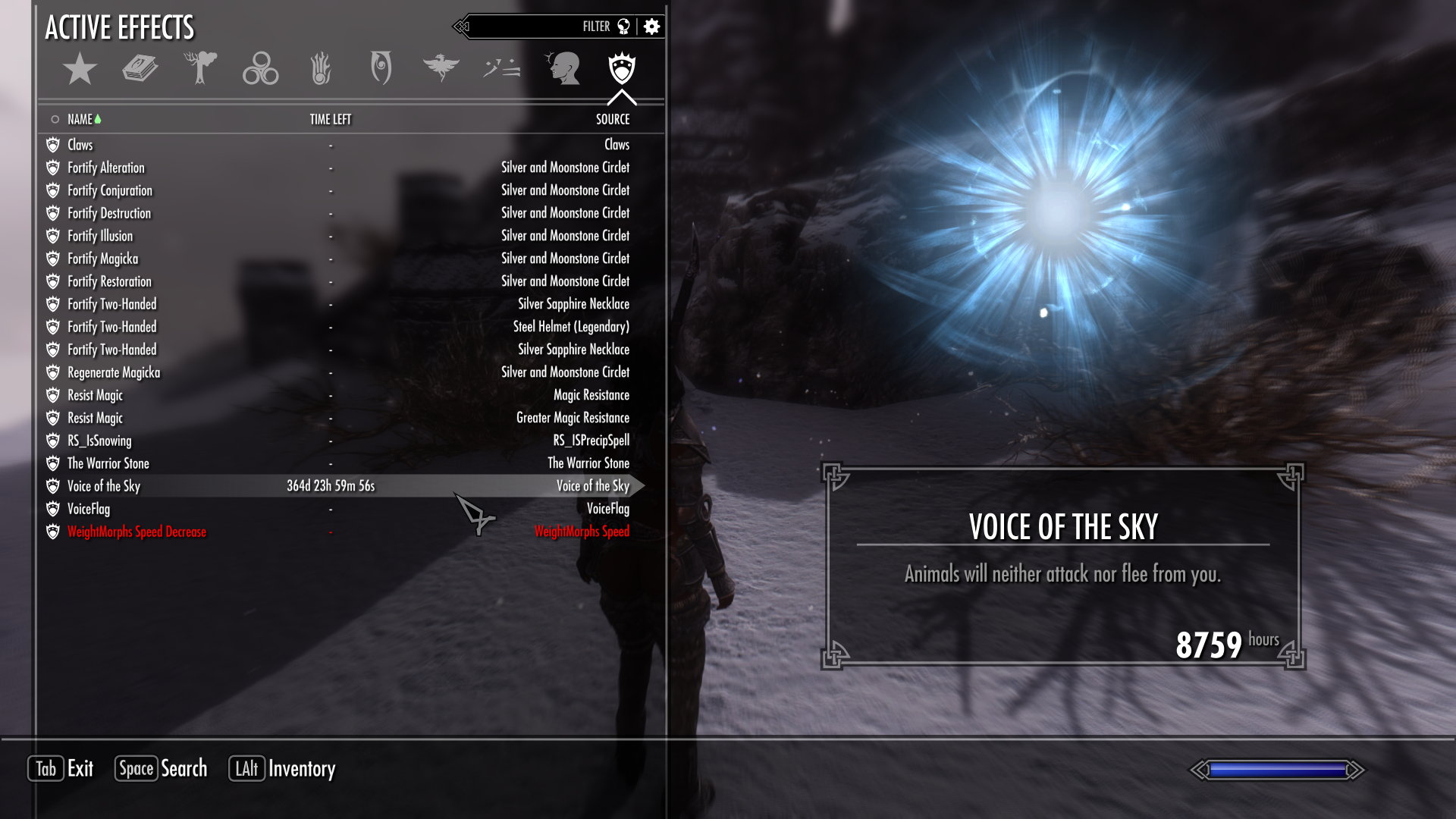Sort effects by Time Left header

330,119
